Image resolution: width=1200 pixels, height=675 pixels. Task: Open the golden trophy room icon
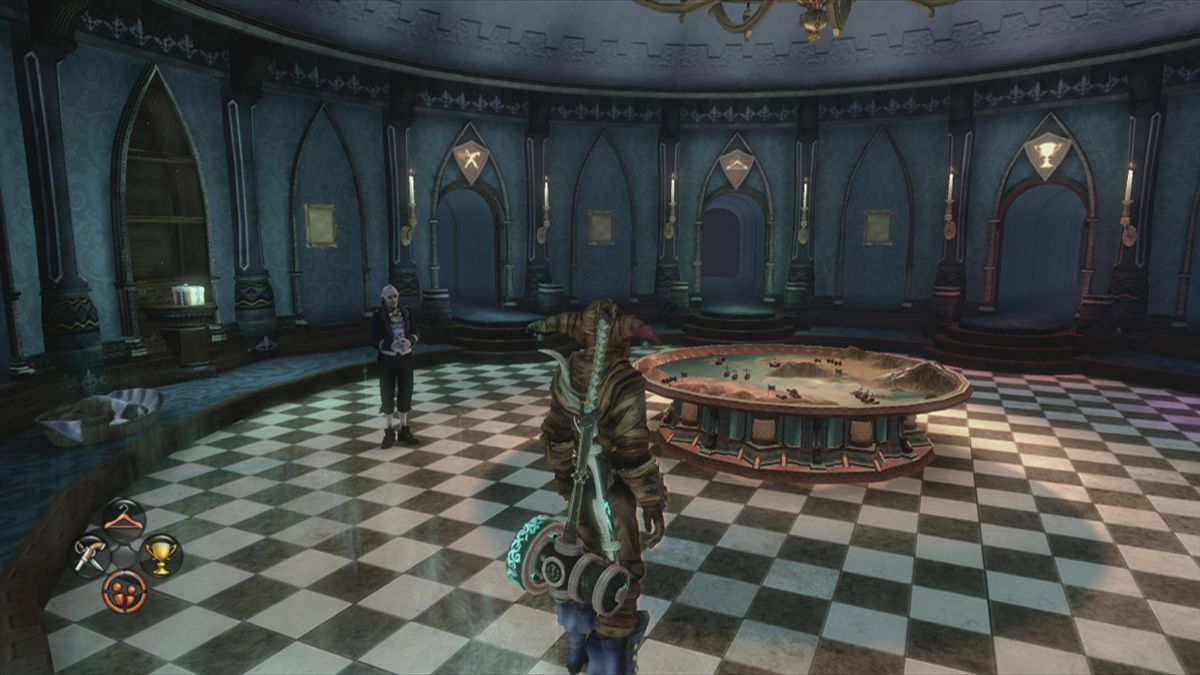tap(160, 555)
